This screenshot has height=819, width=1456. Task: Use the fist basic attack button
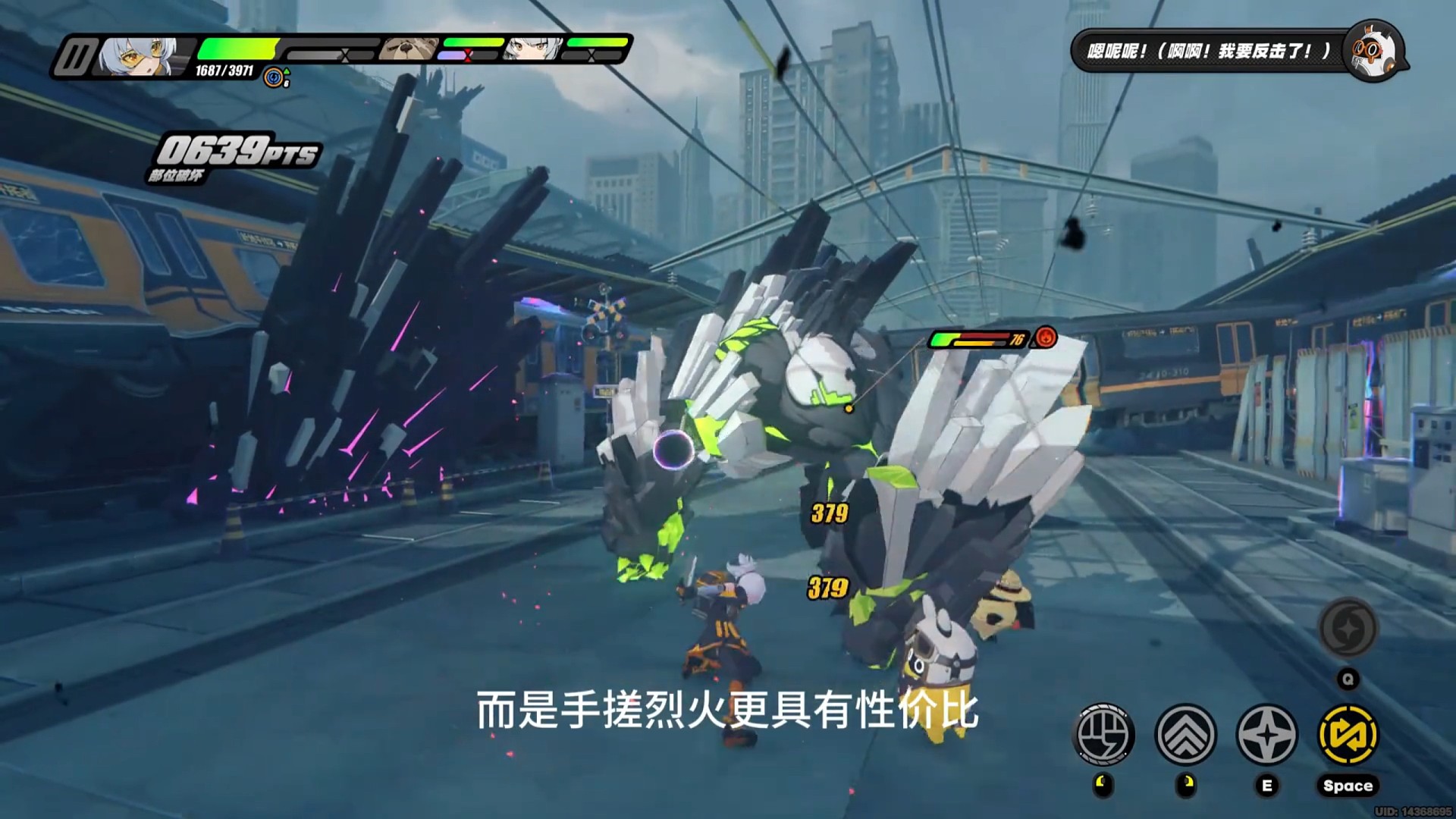[1104, 734]
